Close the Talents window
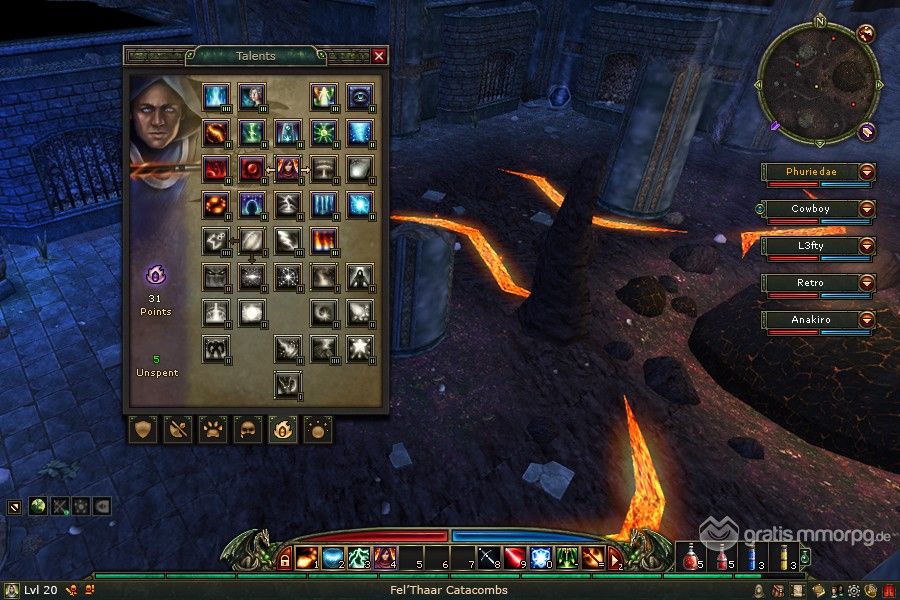Screen dimensions: 900x600 (379, 57)
